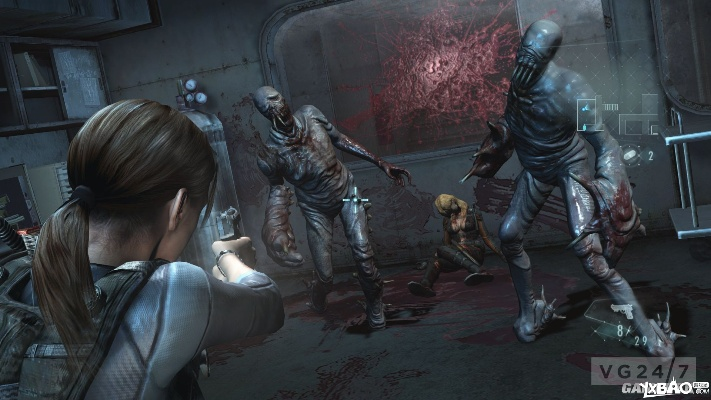This screenshot has height=400, width=711.
Task: Select the green herb capsule icon
Action: (x=632, y=155)
